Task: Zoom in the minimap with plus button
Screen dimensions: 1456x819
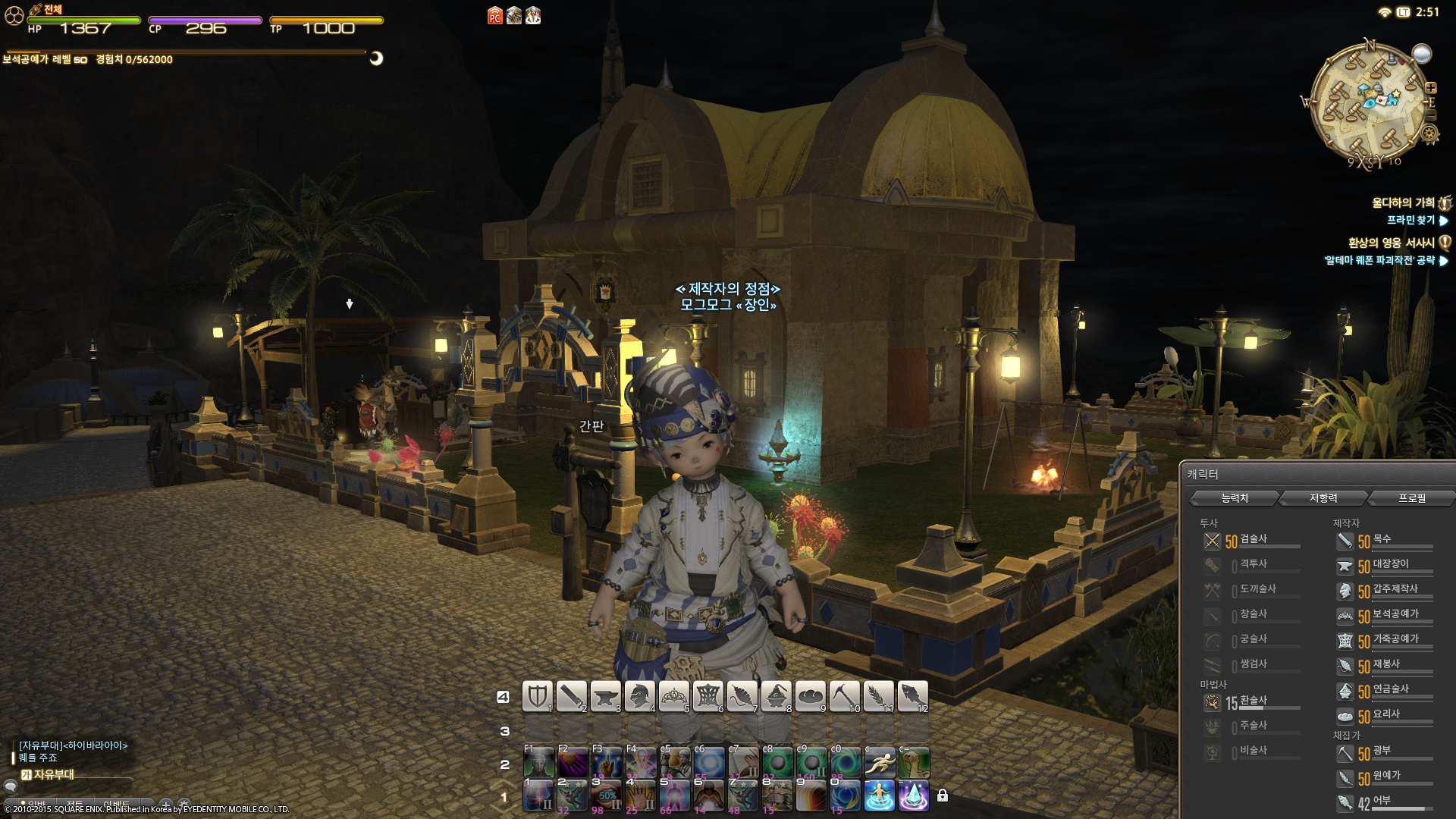Action: click(1431, 88)
